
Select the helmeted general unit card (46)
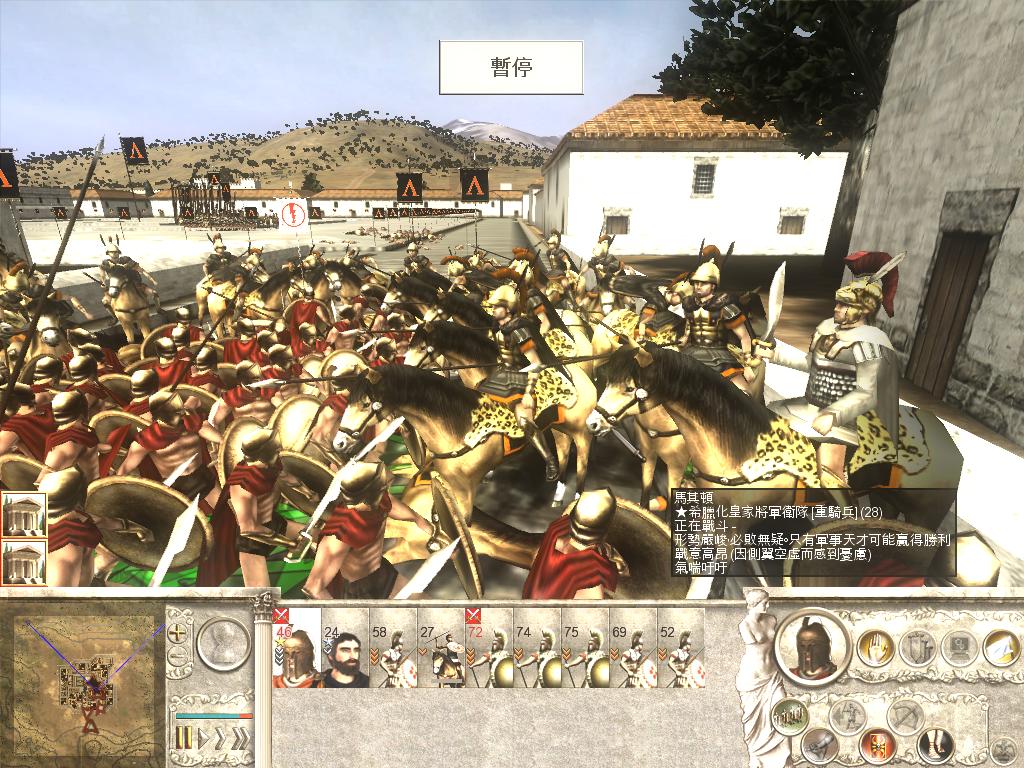coord(296,648)
